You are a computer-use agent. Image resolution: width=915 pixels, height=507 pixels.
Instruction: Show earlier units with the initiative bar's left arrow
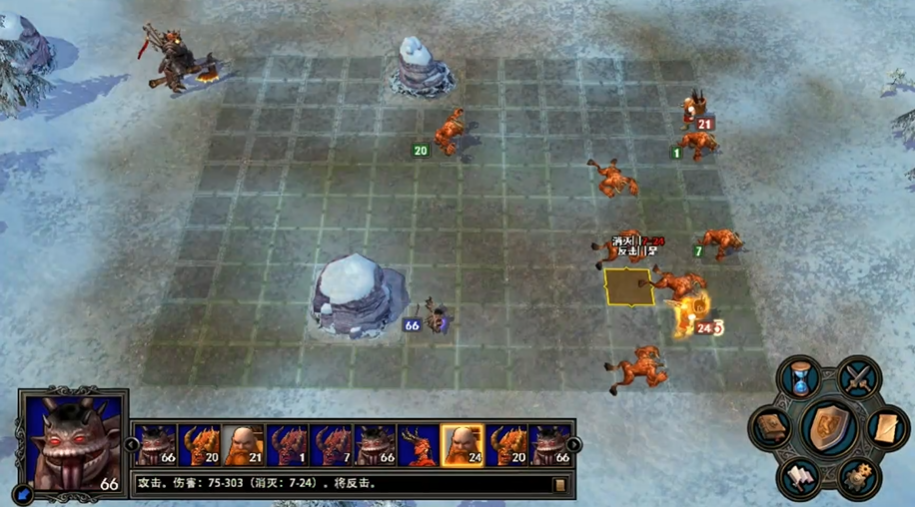pyautogui.click(x=131, y=445)
